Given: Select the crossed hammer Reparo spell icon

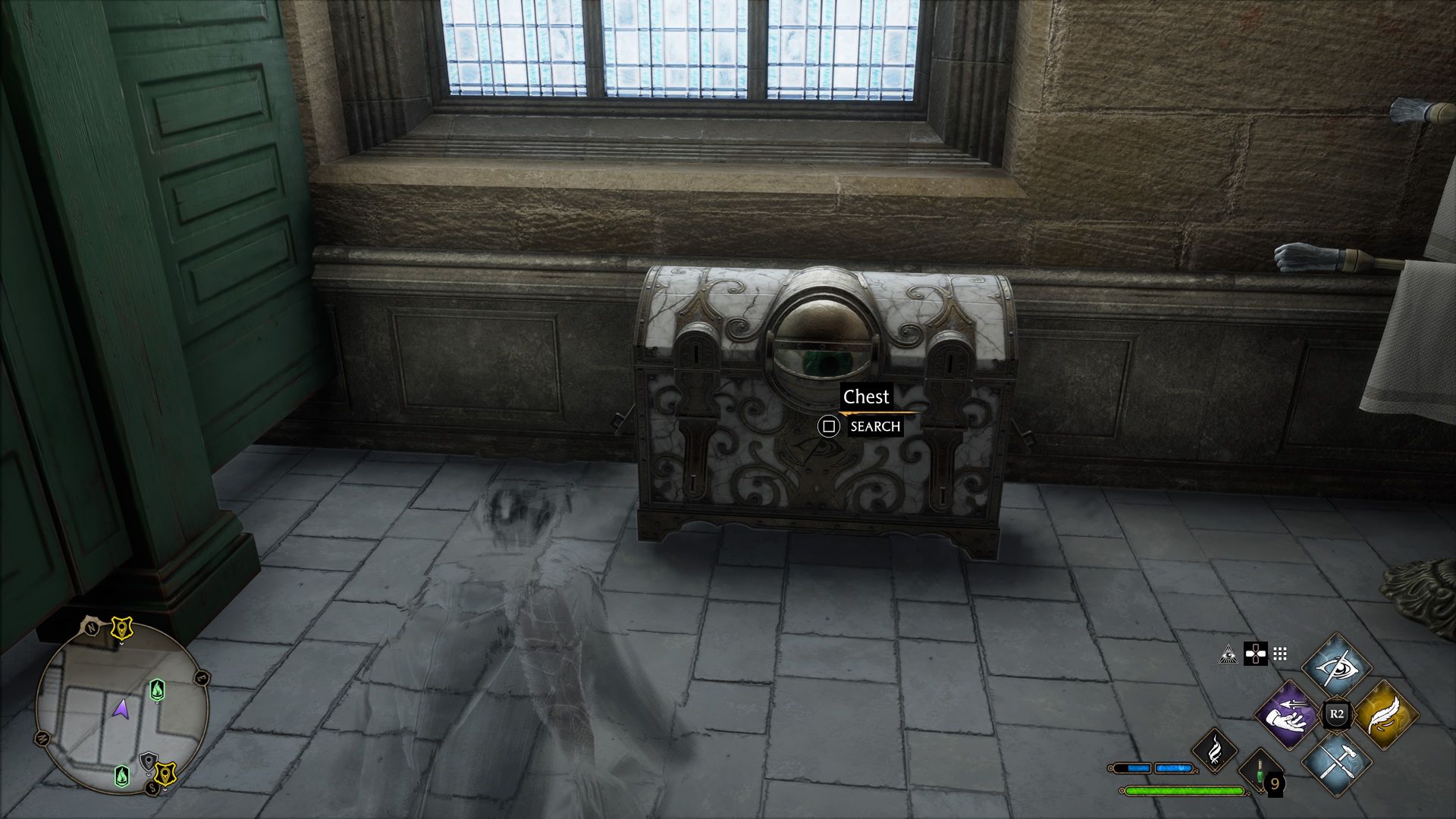Looking at the screenshot, I should (x=1337, y=764).
